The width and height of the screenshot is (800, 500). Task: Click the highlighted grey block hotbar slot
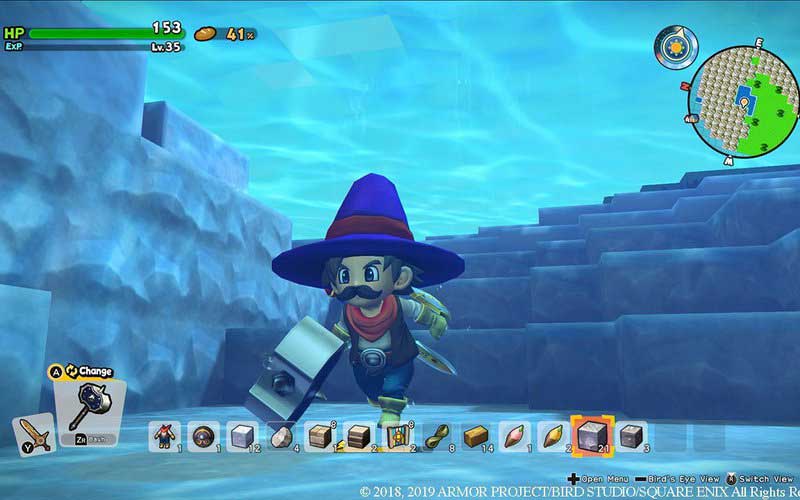(592, 435)
